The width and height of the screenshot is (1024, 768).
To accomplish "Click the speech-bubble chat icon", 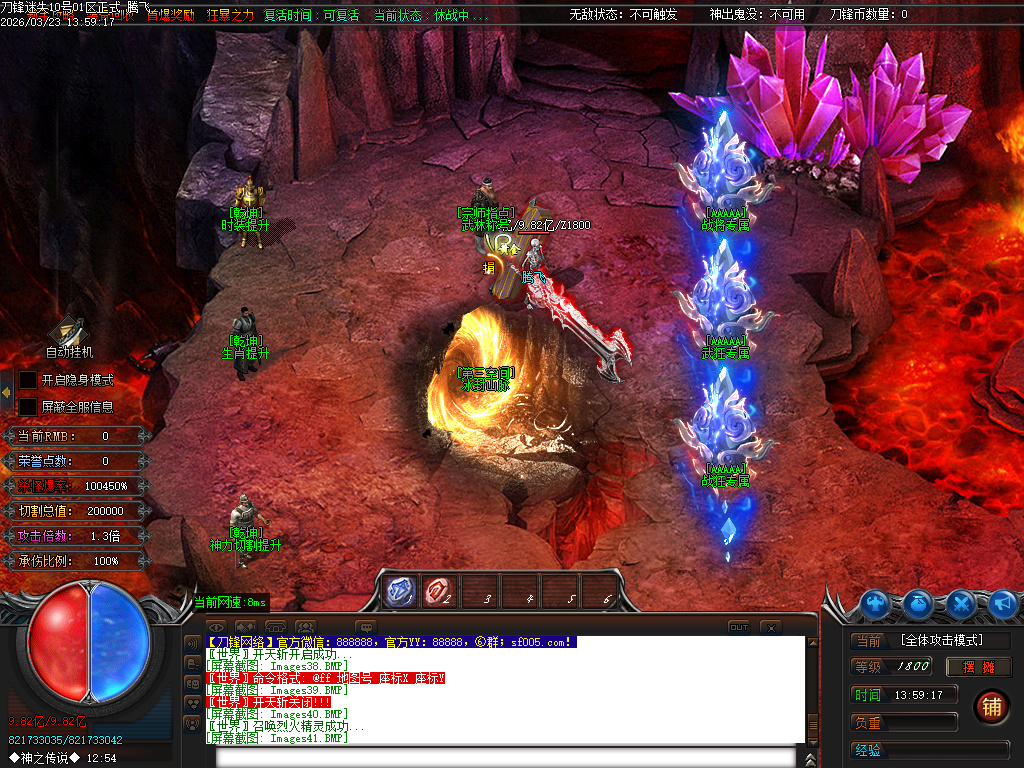I will click(x=365, y=627).
